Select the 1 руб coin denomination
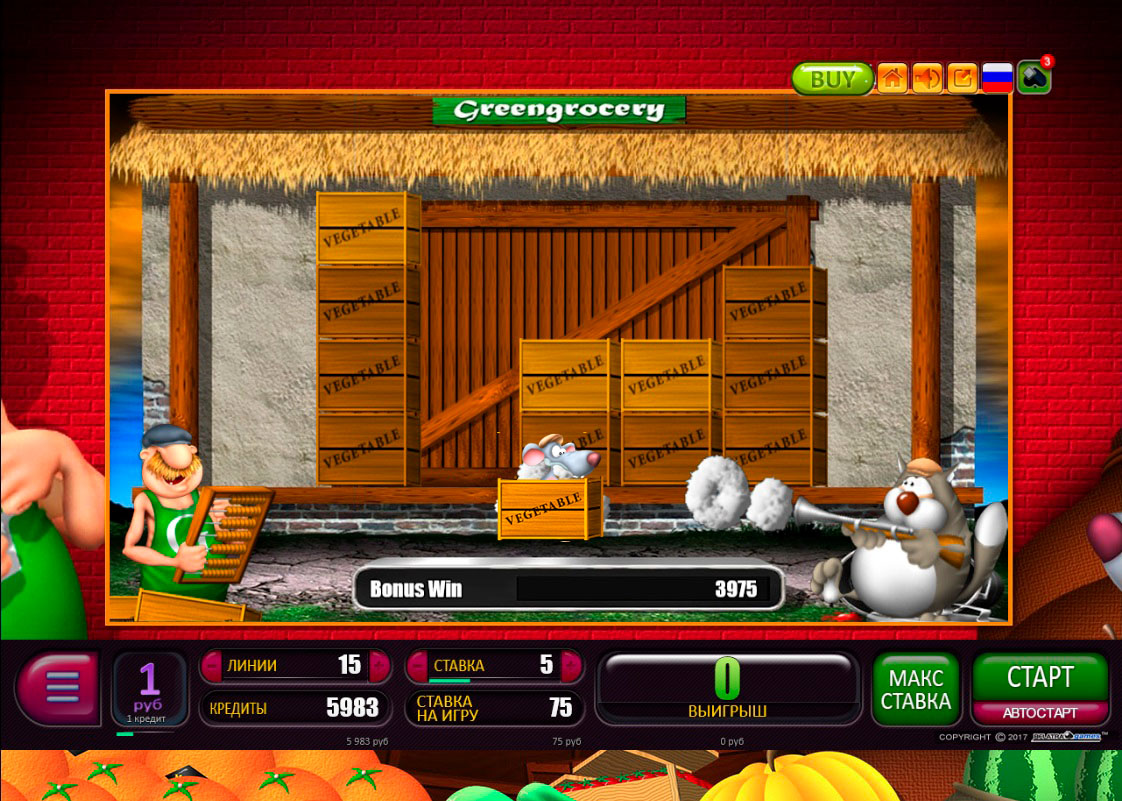Screen dimensions: 1122x801 pyautogui.click(x=149, y=688)
